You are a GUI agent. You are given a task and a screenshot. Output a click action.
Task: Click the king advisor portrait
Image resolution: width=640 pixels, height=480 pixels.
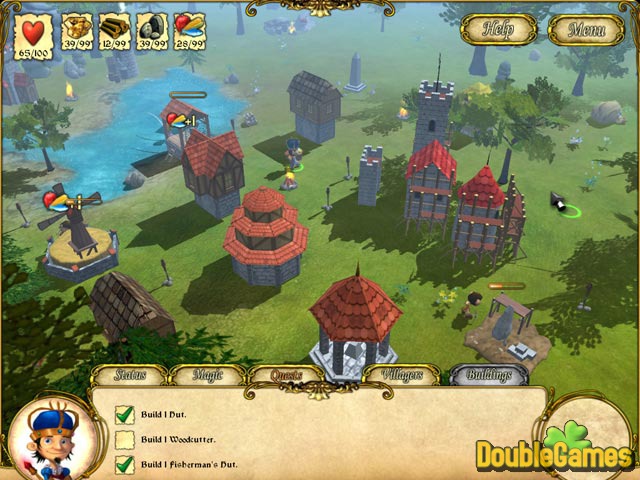click(x=51, y=435)
